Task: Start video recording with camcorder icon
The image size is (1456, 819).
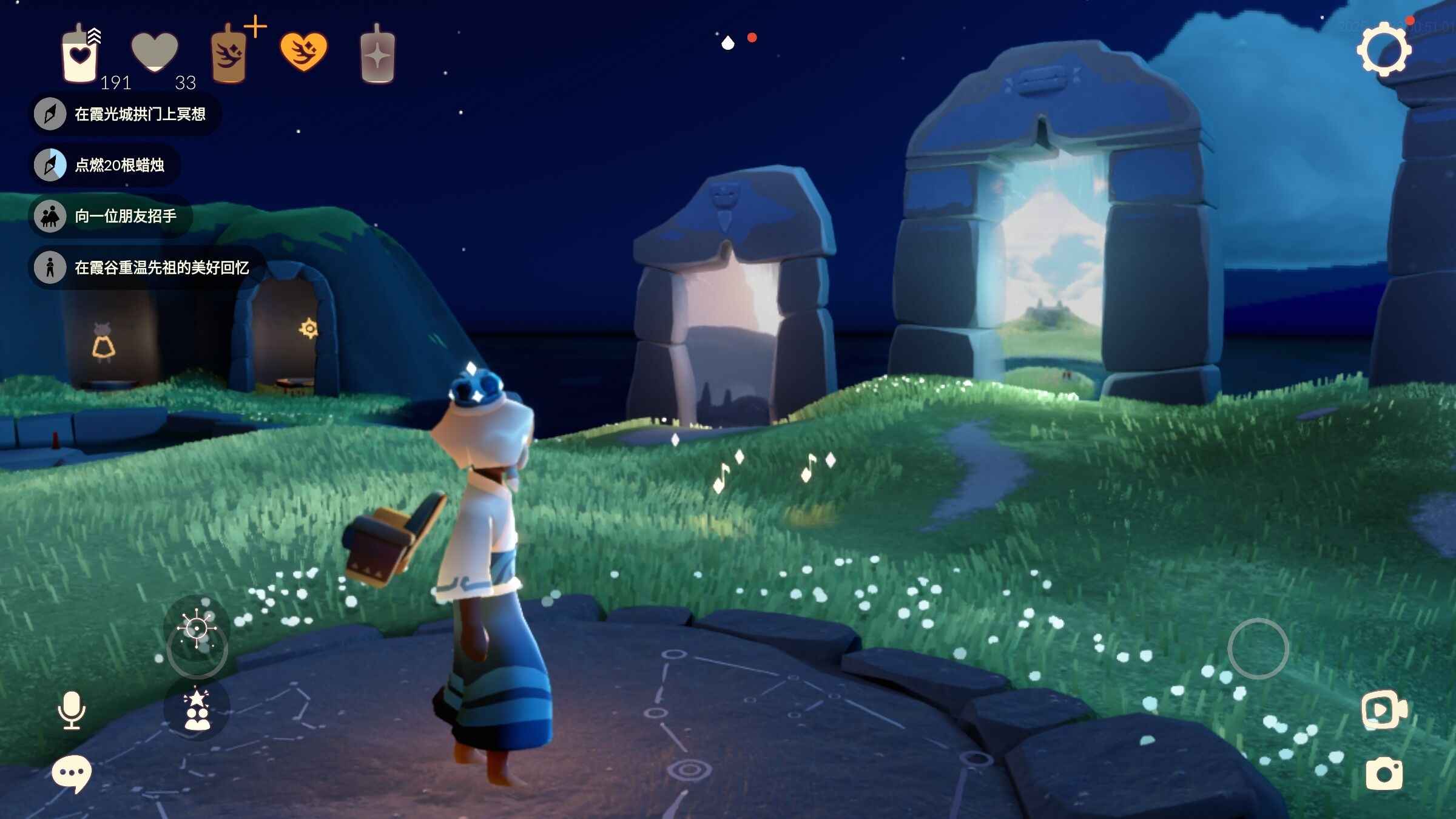Action: pos(1384,709)
